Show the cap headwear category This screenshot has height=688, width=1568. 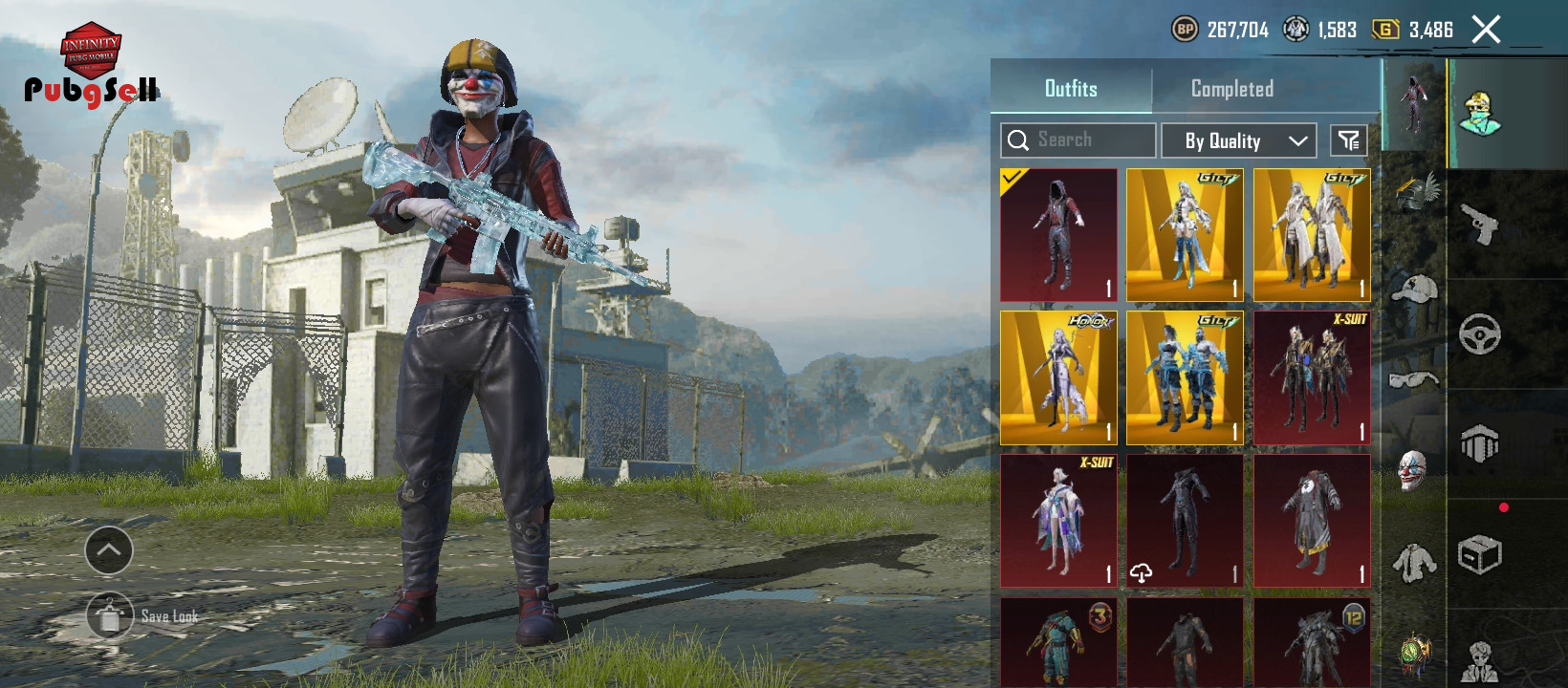pyautogui.click(x=1414, y=289)
